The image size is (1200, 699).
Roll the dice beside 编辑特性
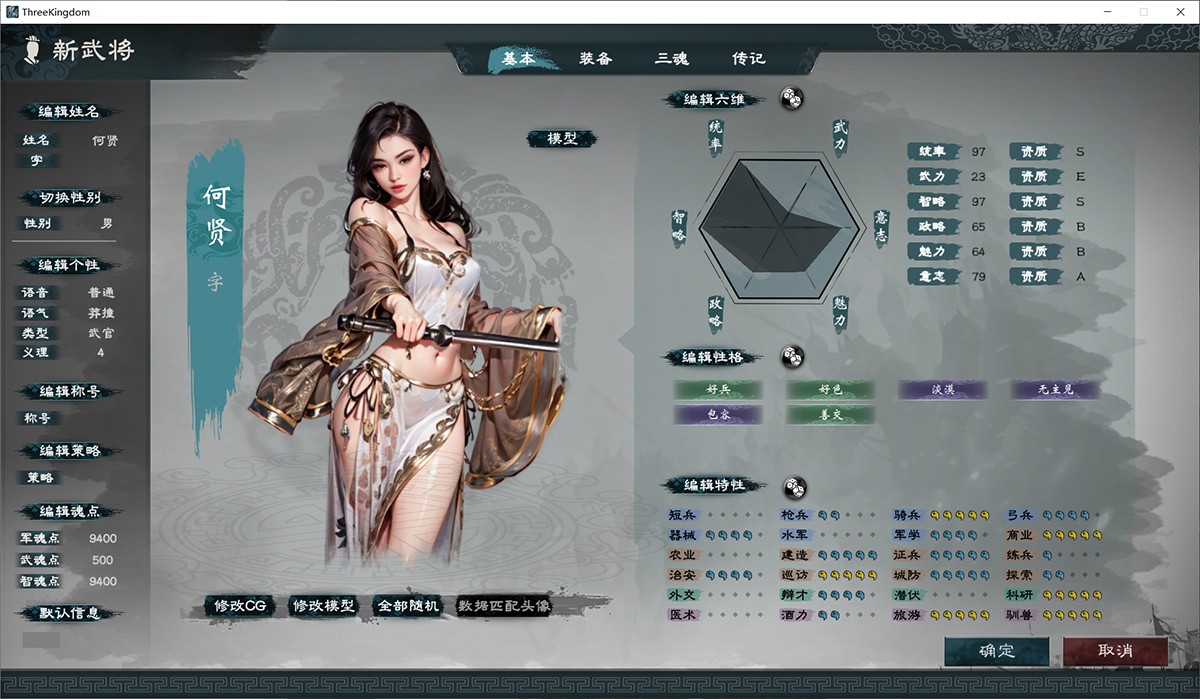[x=794, y=486]
